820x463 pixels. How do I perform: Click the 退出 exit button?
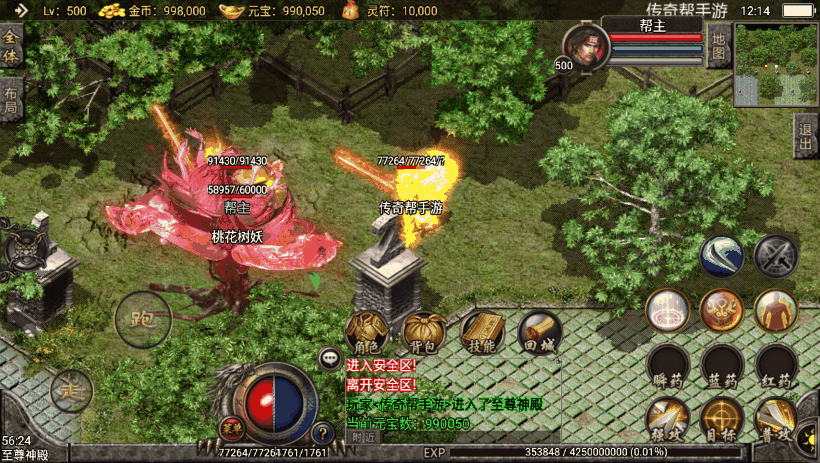pyautogui.click(x=806, y=138)
